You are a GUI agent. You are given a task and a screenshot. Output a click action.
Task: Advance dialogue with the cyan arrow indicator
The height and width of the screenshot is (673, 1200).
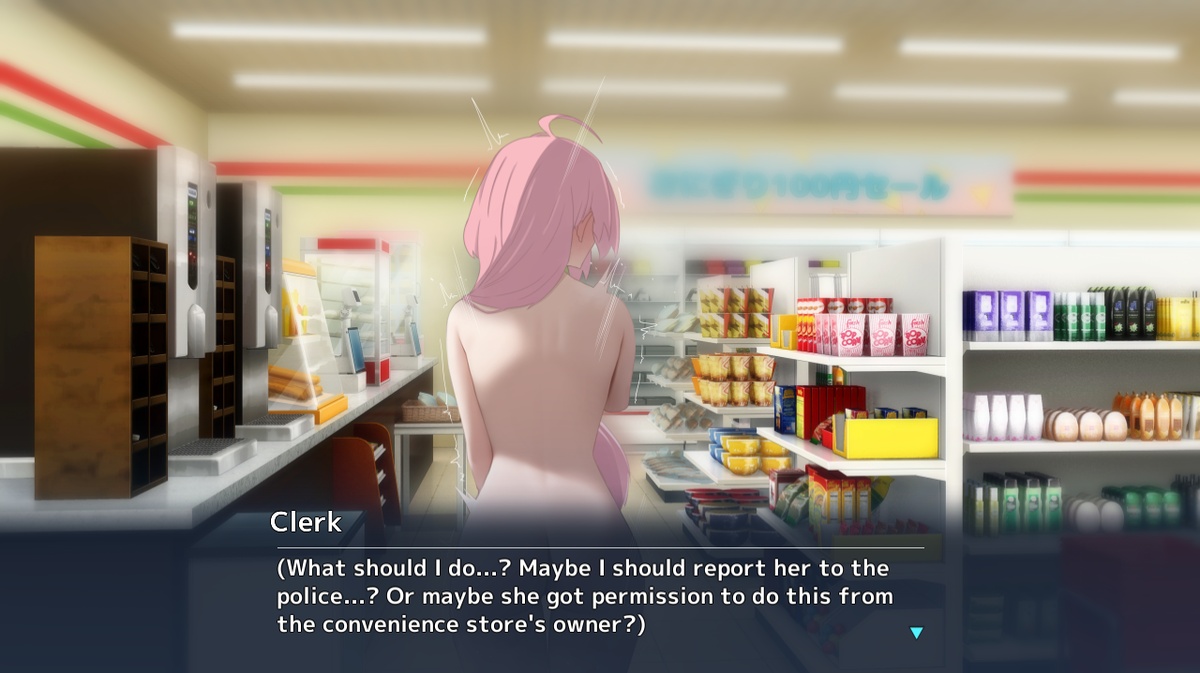[x=916, y=632]
